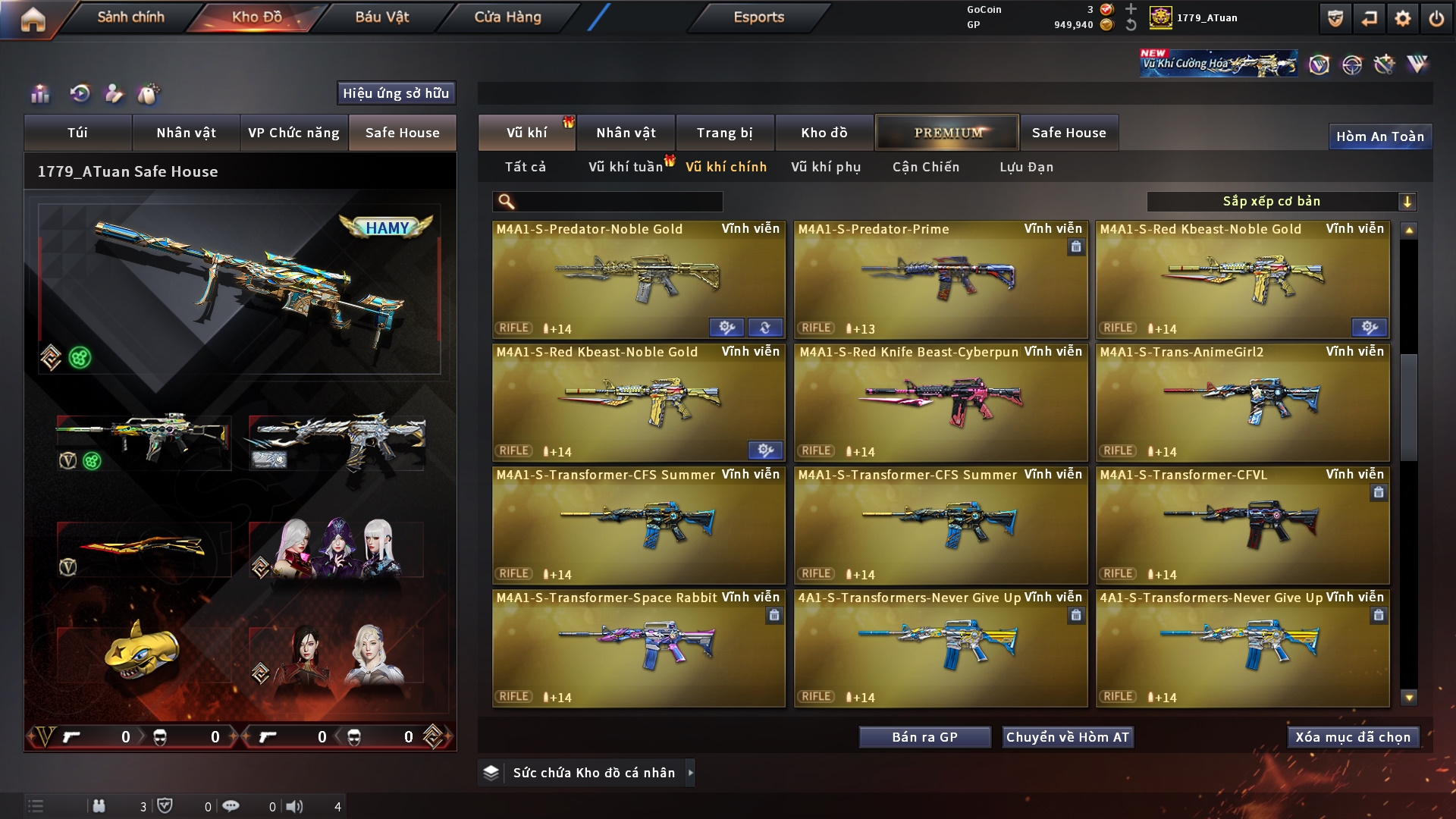Viewport: 1456px width, 819px height.
Task: Open the Sảnh chính lobby tab
Action: point(130,17)
